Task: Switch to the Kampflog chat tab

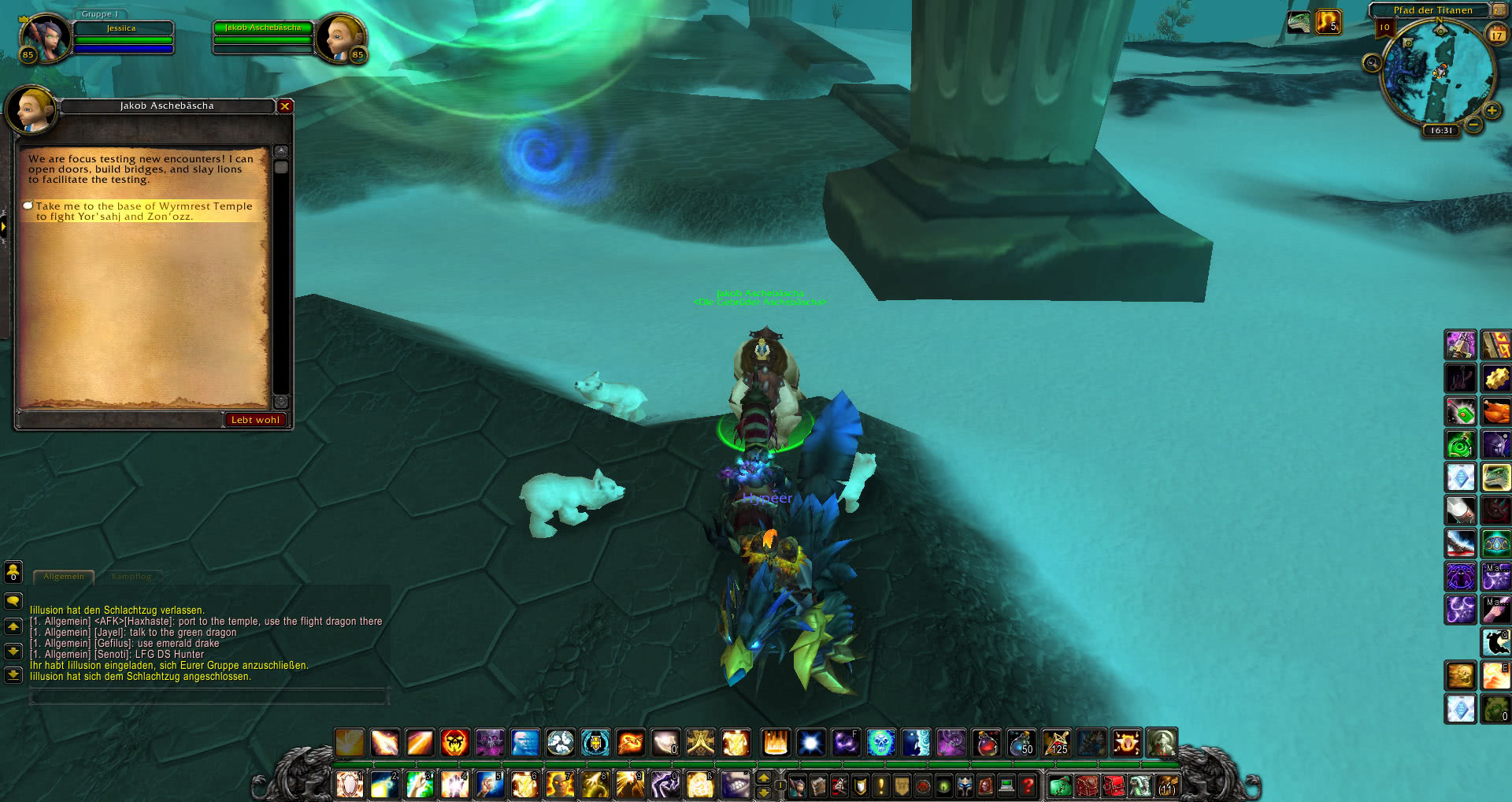Action: point(132,577)
